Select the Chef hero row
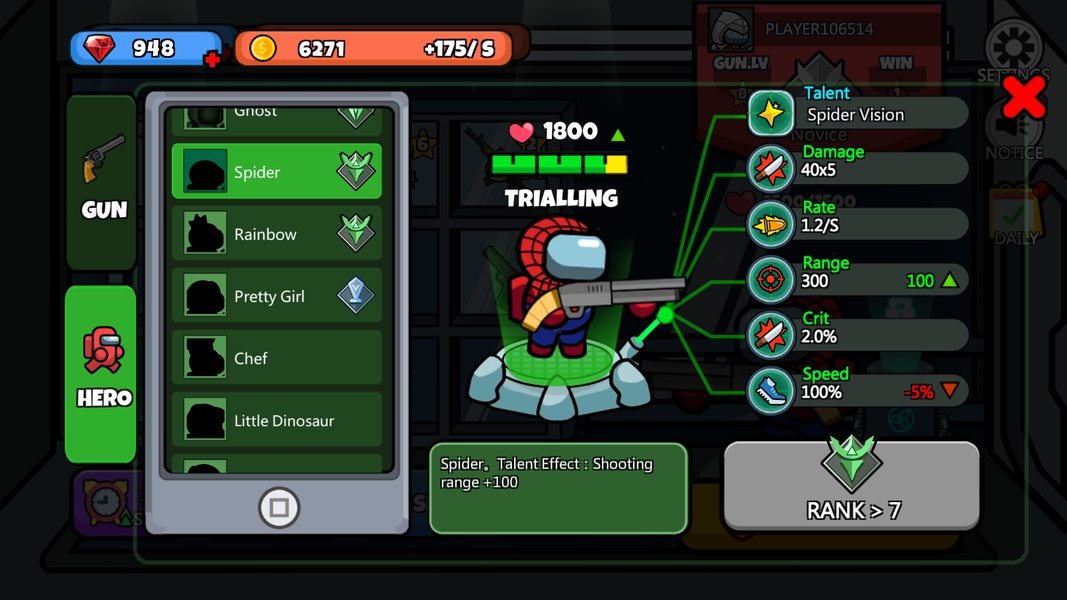 (277, 358)
